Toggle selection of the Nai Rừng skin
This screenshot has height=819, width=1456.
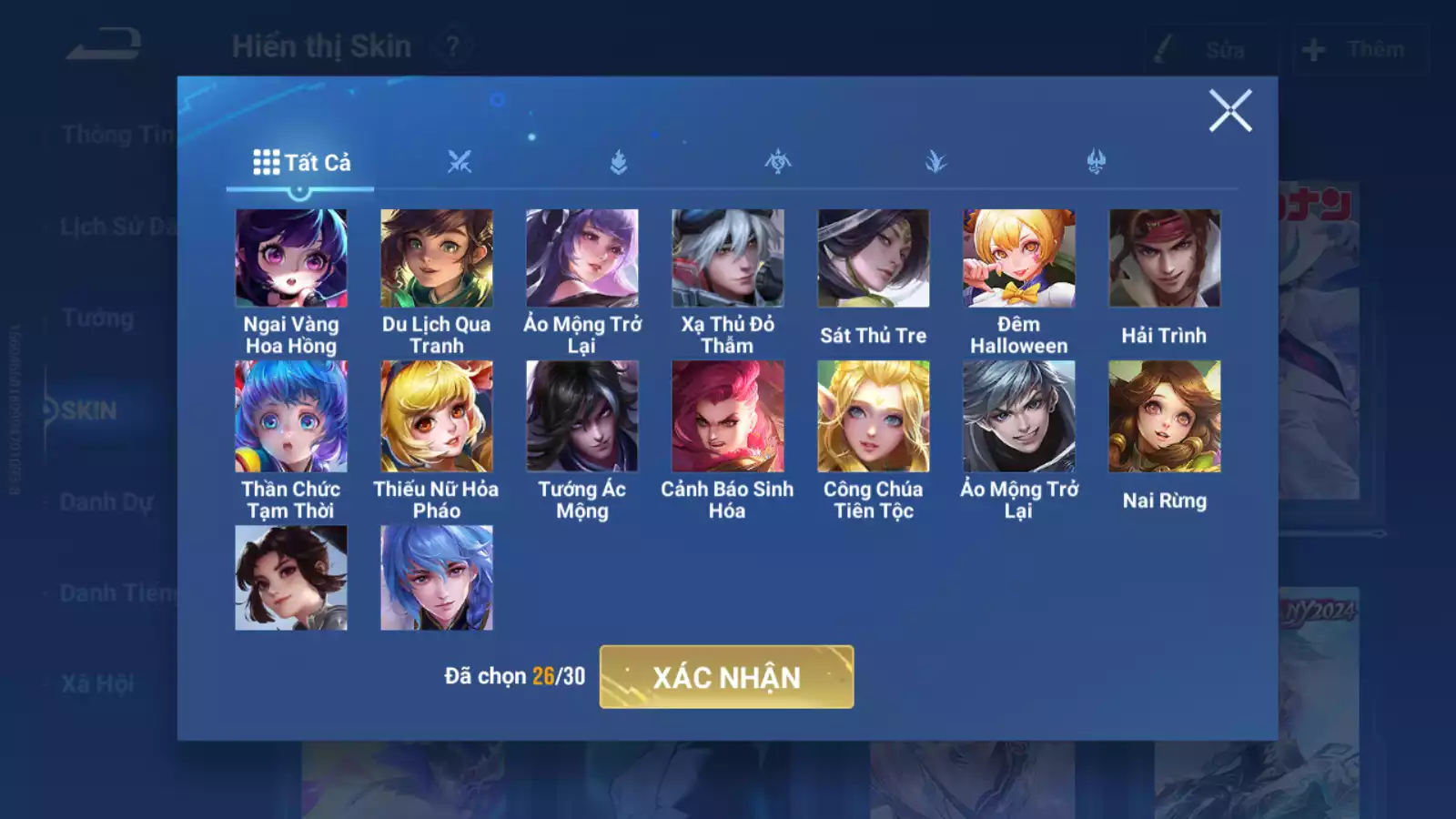tap(1165, 417)
